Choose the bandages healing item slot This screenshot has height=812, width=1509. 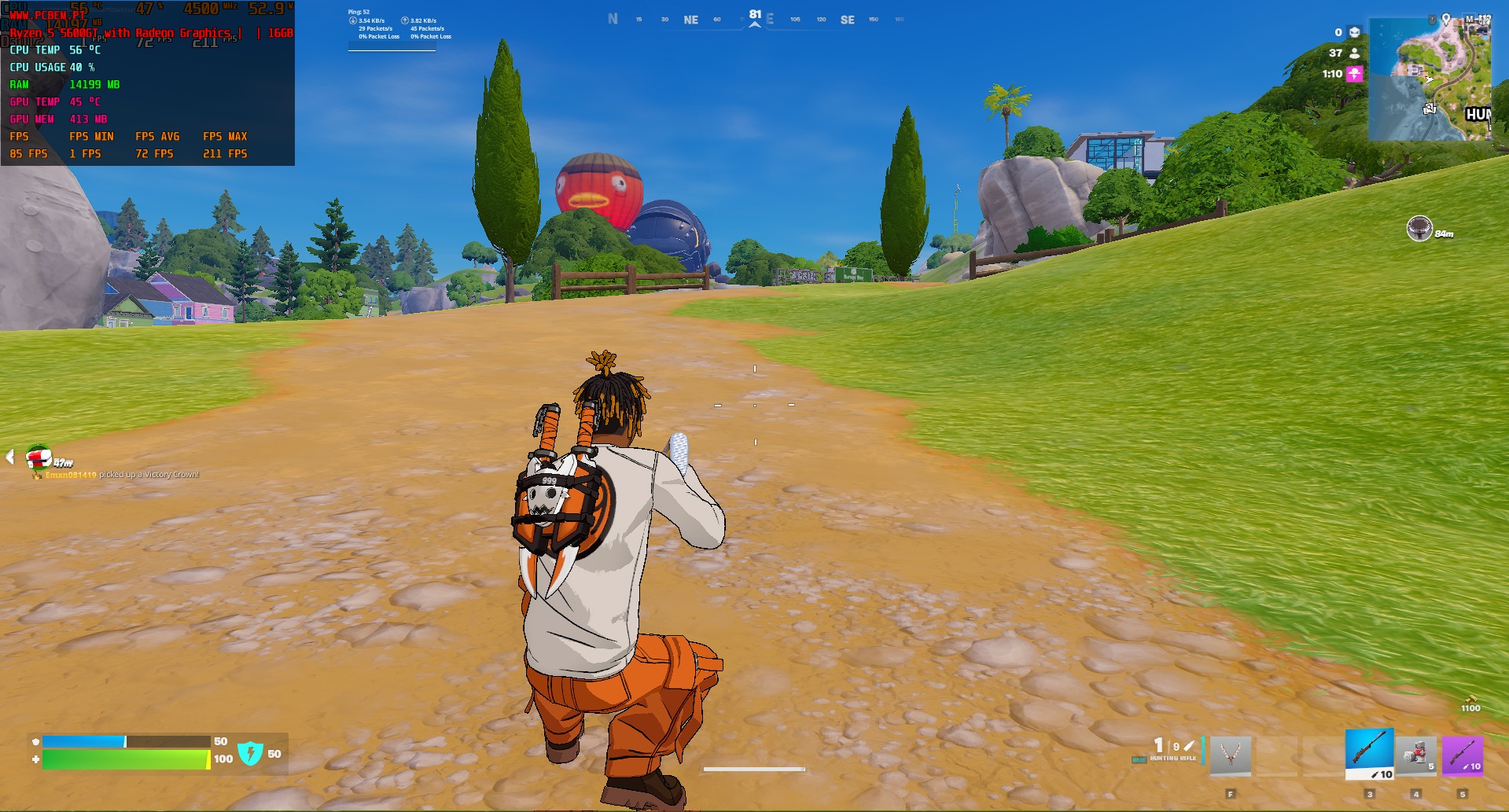pyautogui.click(x=1415, y=755)
